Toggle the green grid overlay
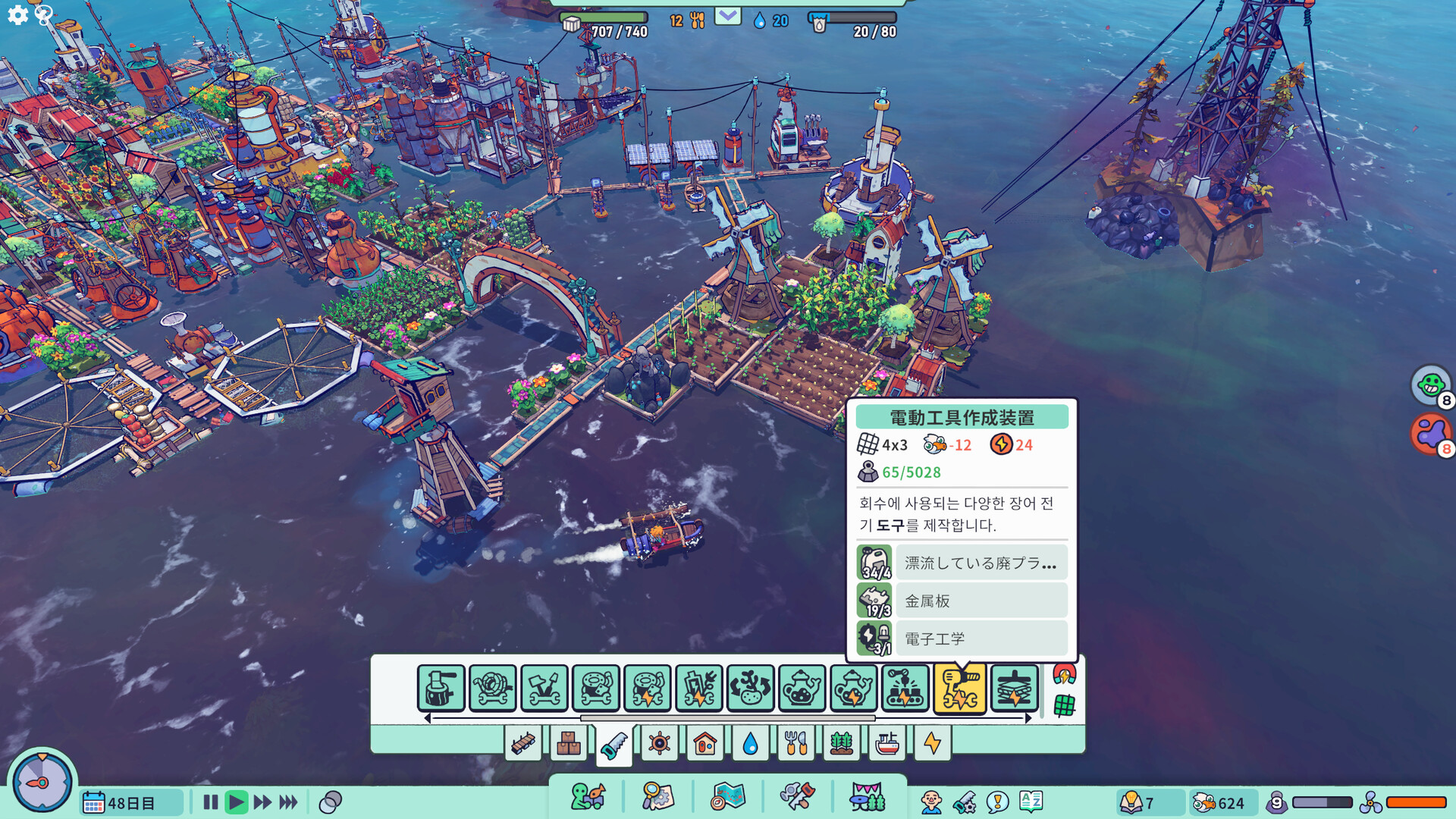Image resolution: width=1456 pixels, height=819 pixels. coord(1064,705)
